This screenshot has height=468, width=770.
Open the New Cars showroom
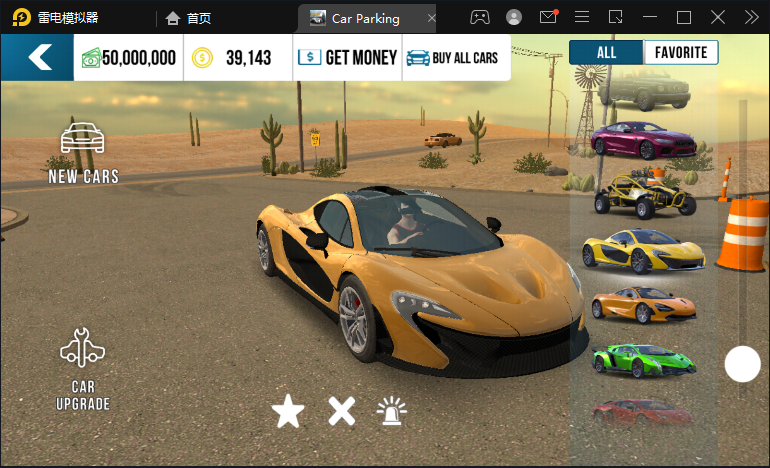point(84,153)
